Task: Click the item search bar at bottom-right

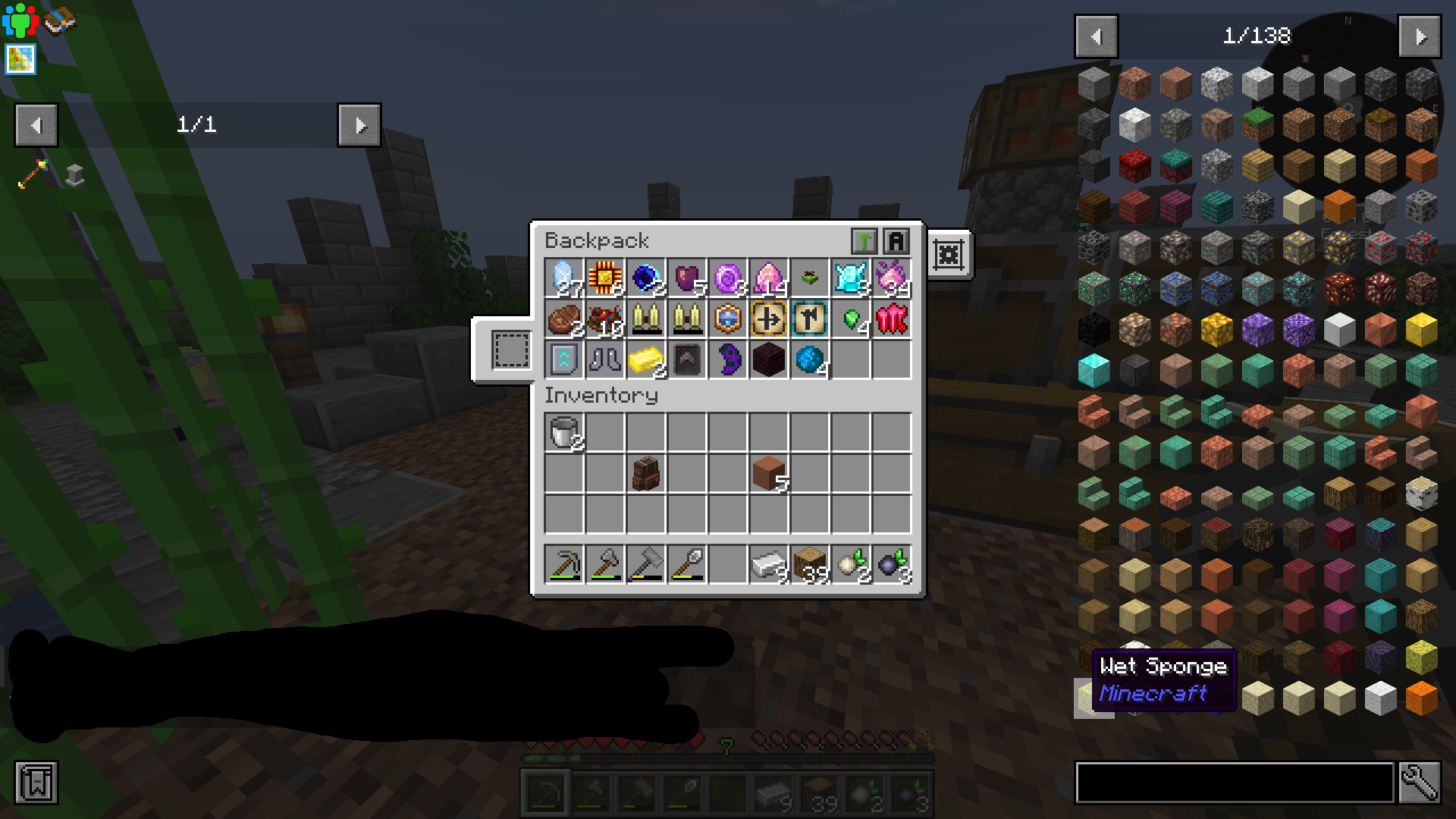Action: coord(1236,783)
